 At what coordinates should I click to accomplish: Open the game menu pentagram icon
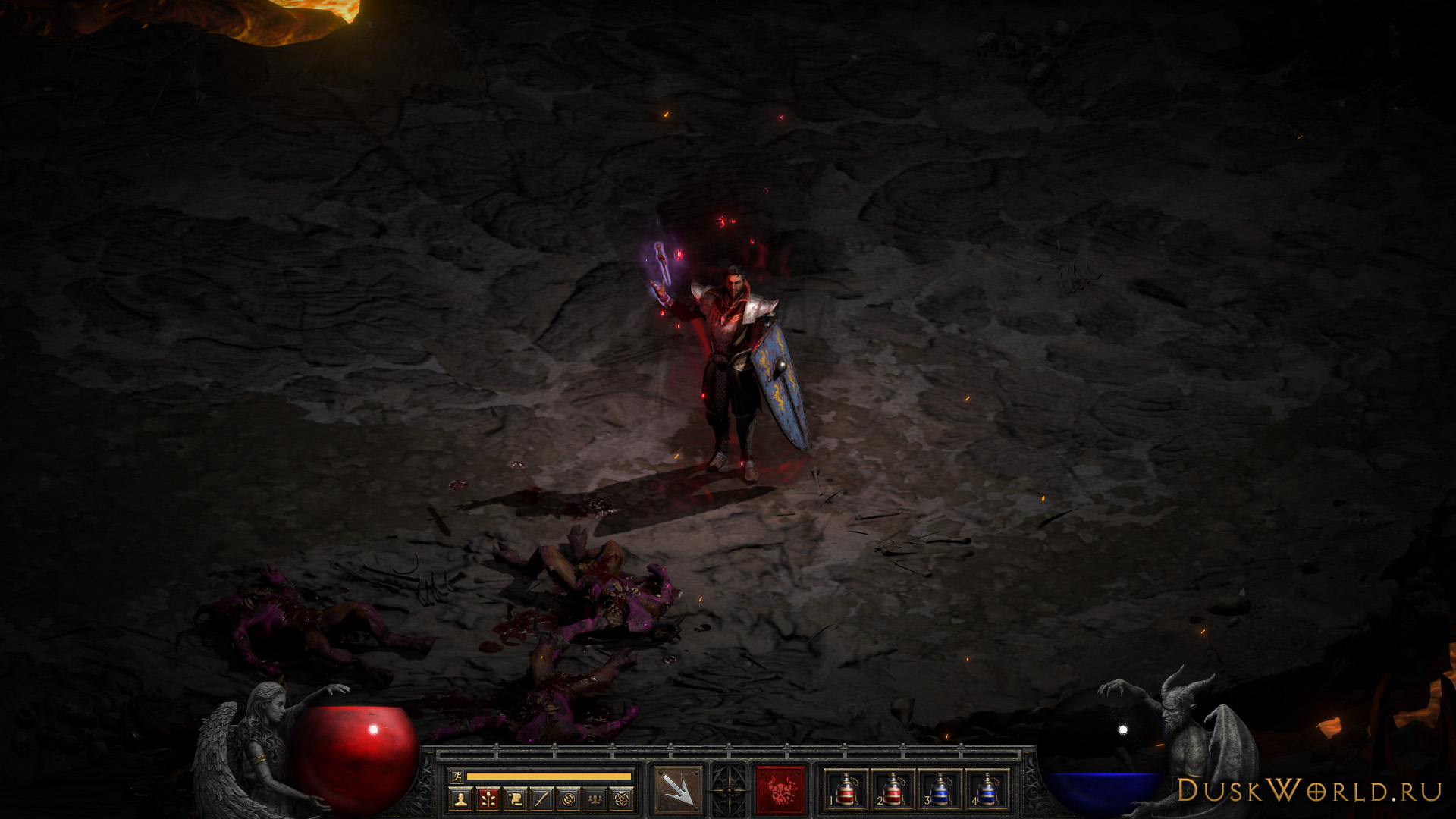point(623,798)
